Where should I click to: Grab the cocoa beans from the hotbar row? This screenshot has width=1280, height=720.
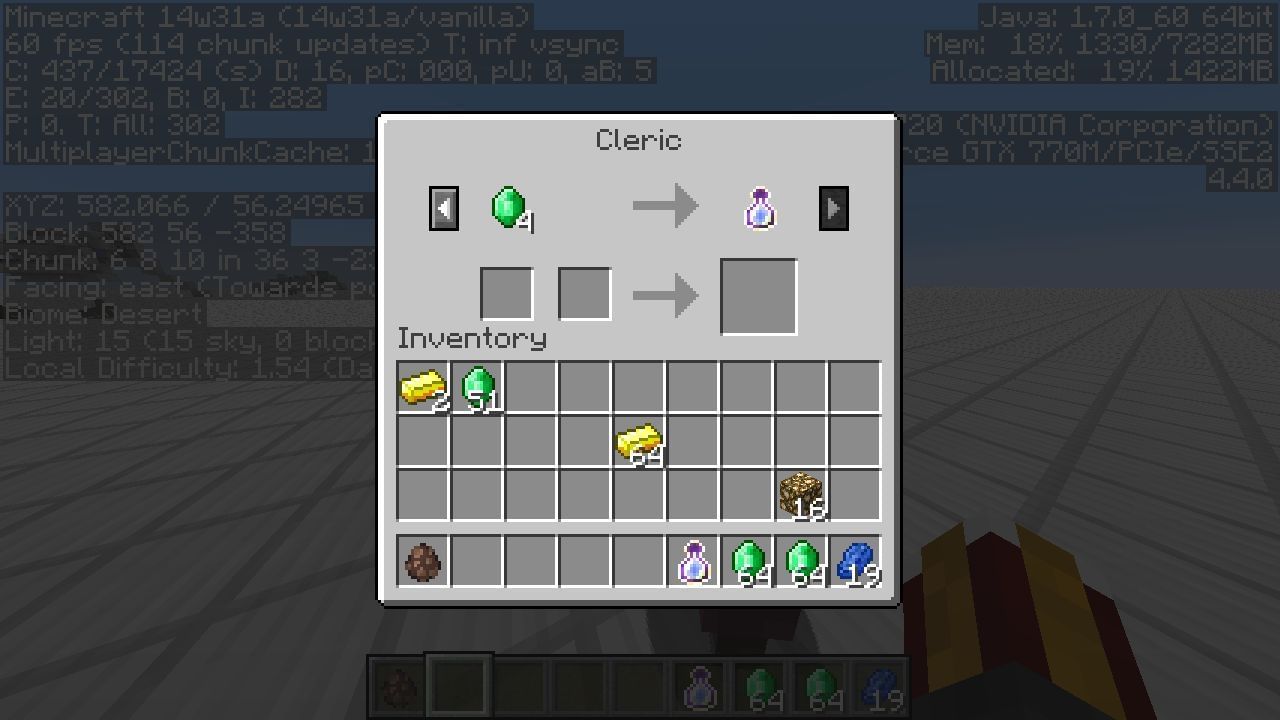(423, 562)
